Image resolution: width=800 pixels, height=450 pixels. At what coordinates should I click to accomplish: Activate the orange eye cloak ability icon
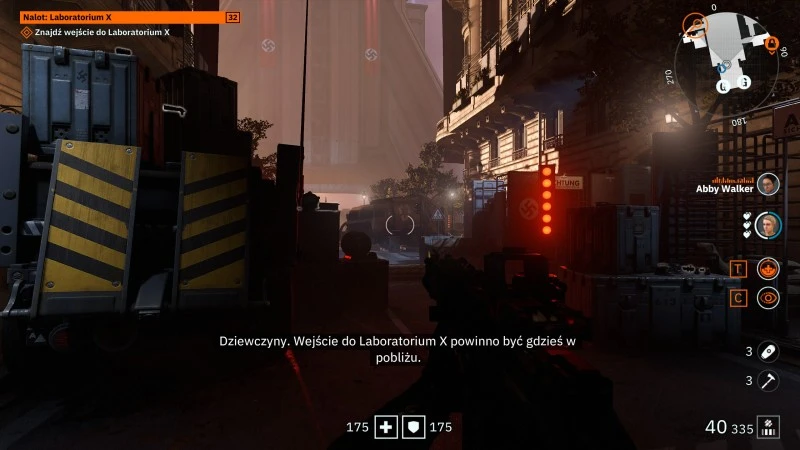tap(768, 297)
